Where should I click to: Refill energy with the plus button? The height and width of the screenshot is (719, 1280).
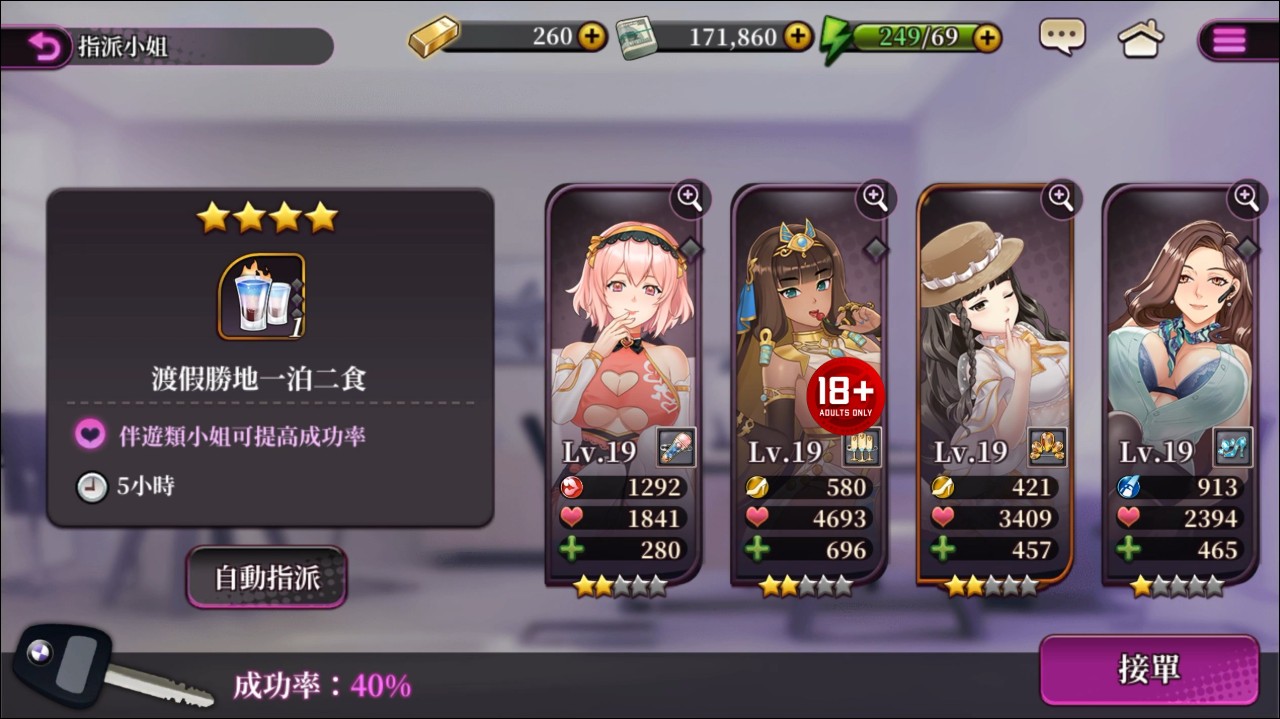click(986, 37)
